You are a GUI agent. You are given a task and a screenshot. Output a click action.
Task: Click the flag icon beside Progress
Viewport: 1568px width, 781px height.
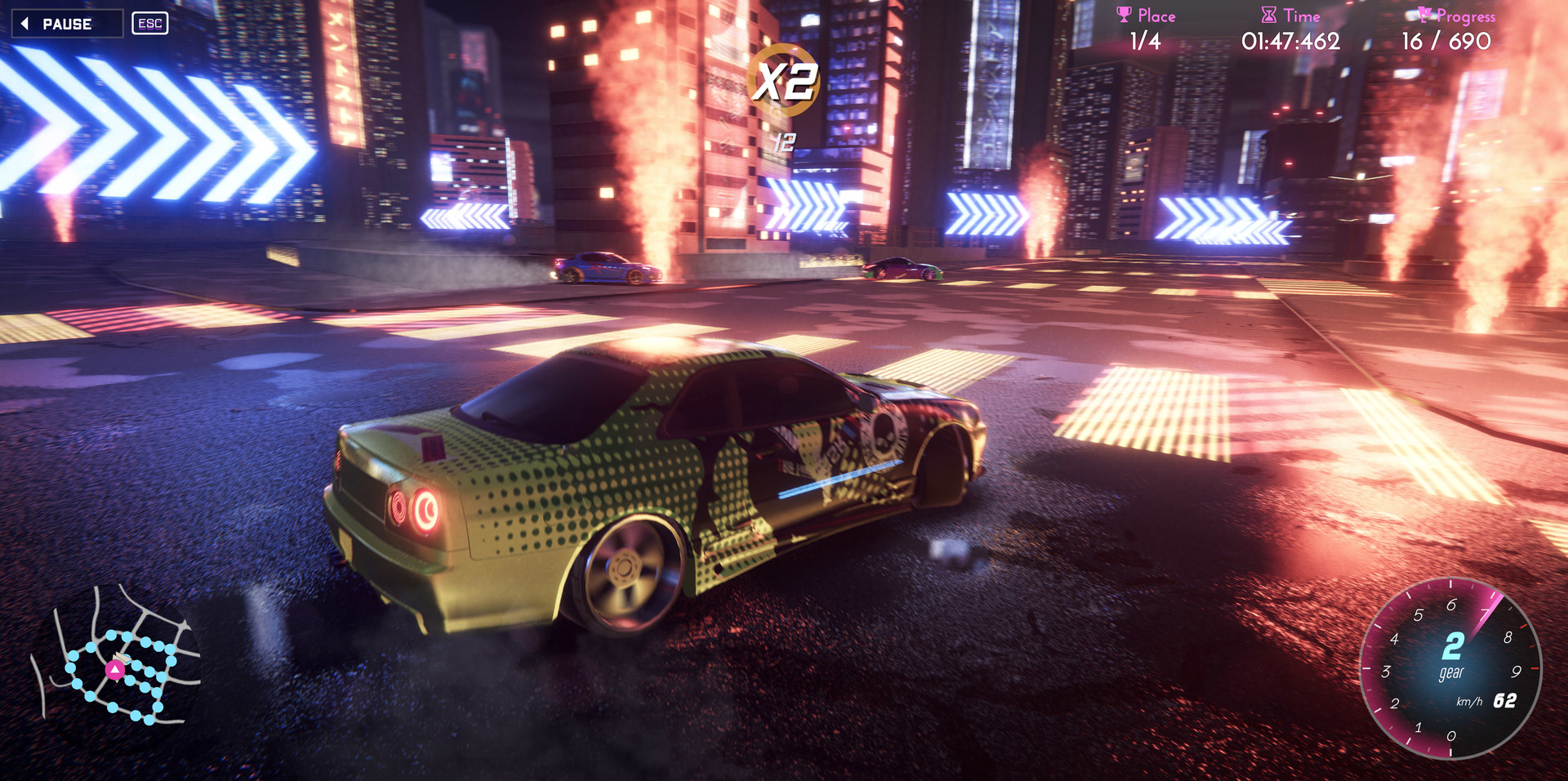[x=1426, y=14]
